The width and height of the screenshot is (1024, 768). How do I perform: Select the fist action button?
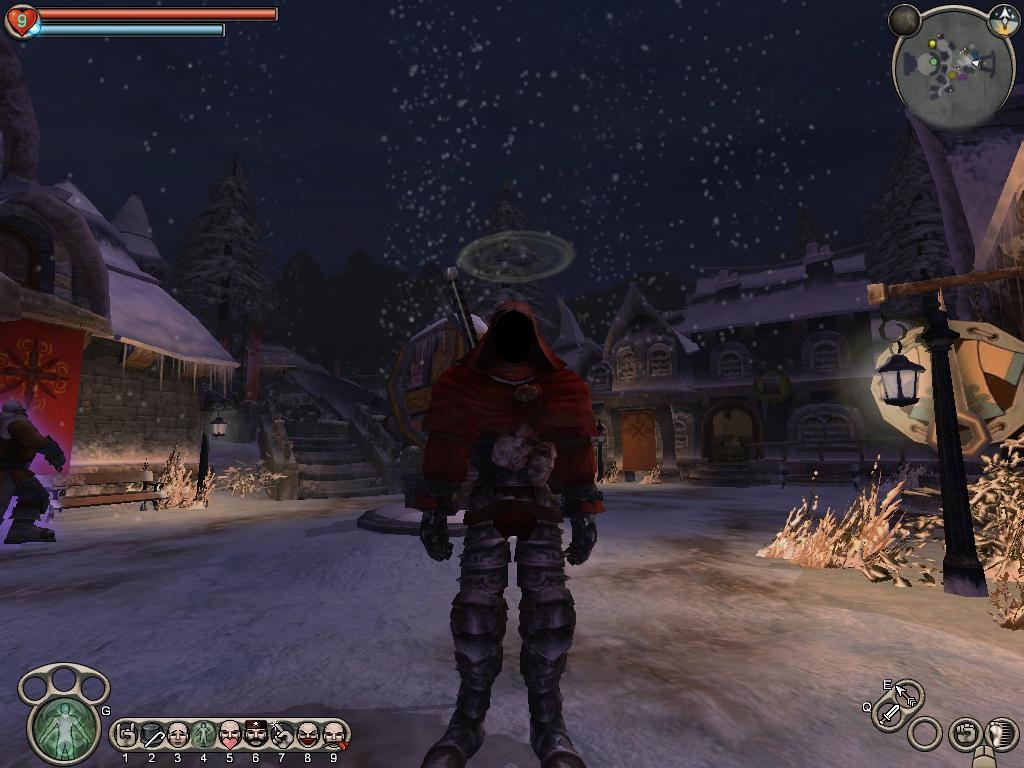pyautogui.click(x=963, y=734)
